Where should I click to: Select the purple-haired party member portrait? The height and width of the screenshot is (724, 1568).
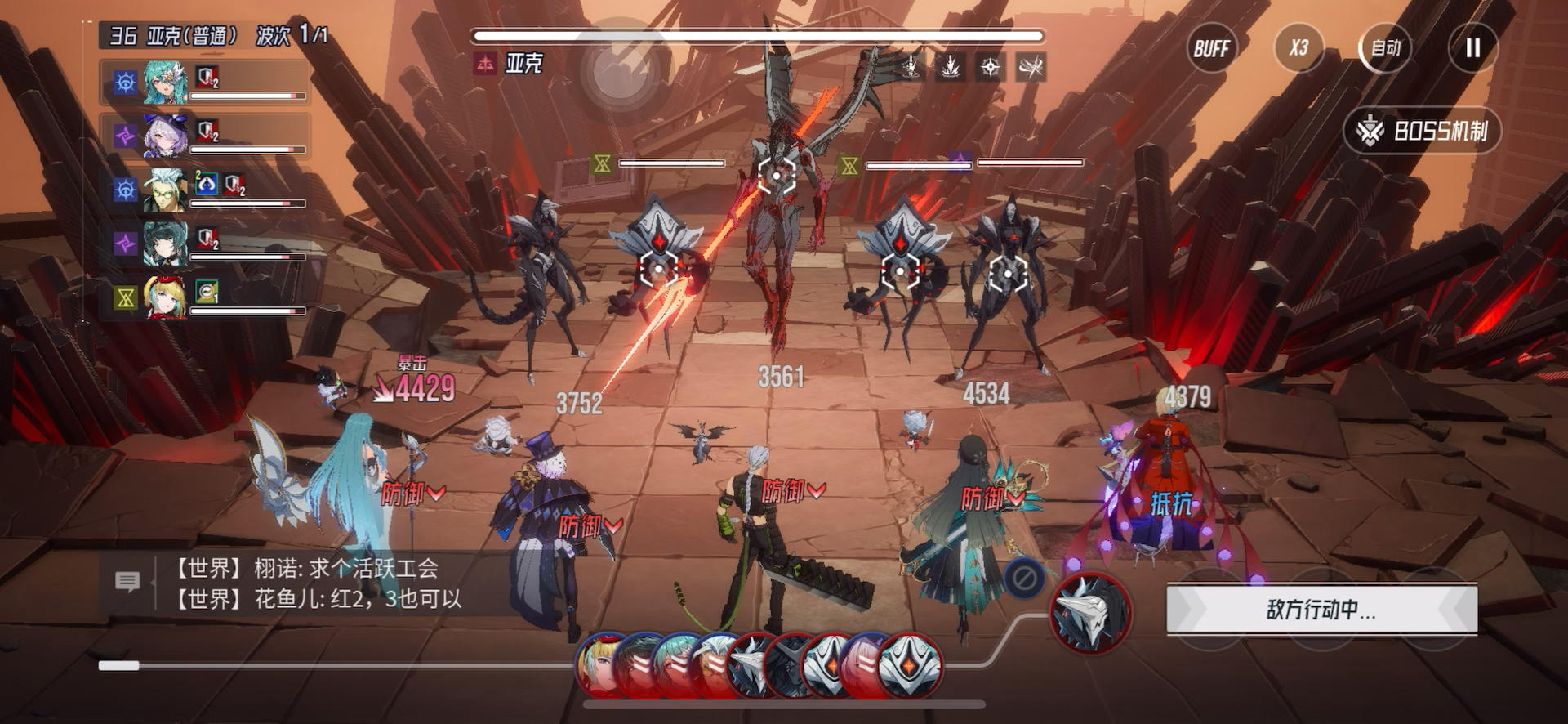tap(165, 135)
